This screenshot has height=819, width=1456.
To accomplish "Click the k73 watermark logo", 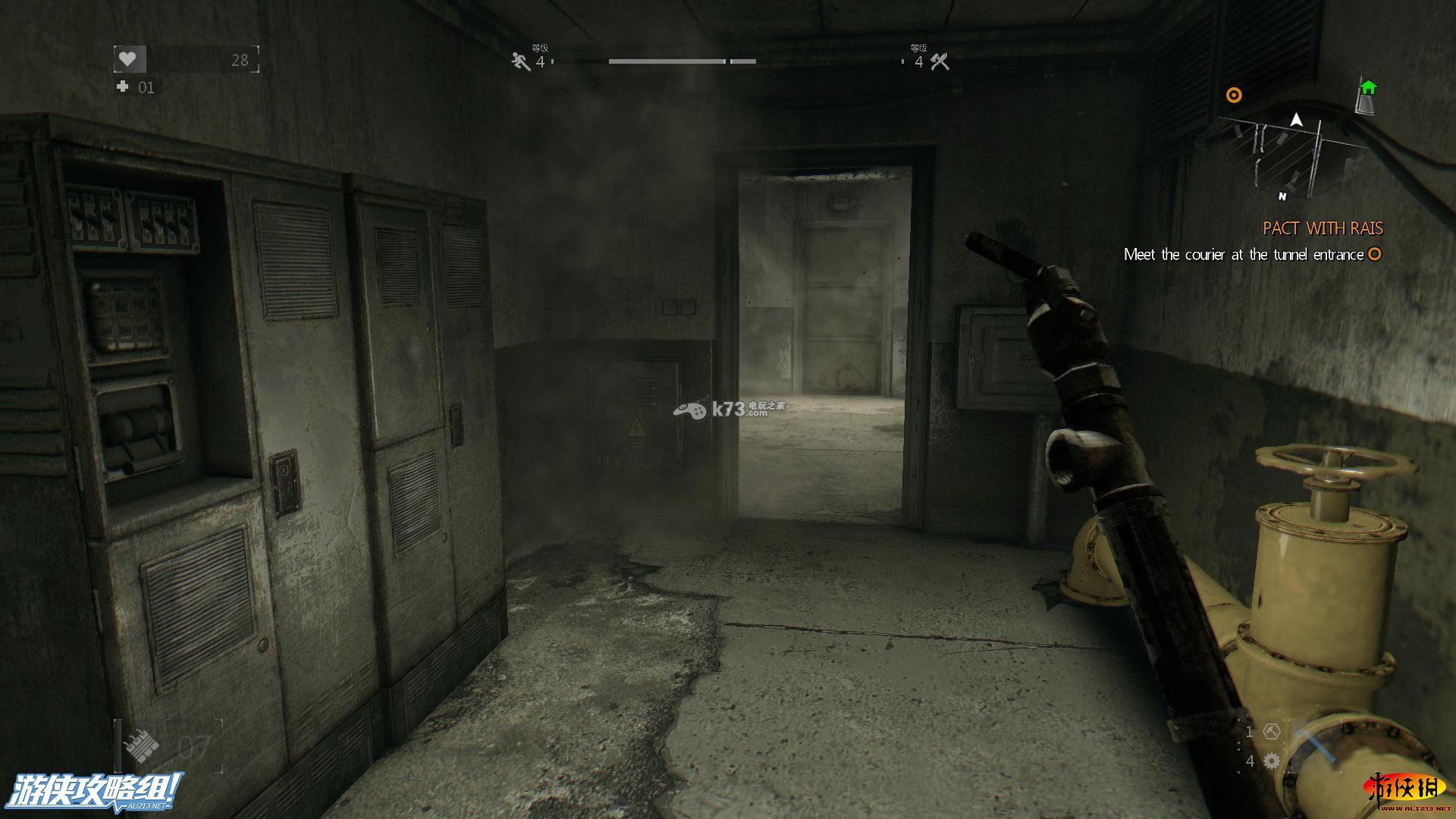I will pos(728,409).
